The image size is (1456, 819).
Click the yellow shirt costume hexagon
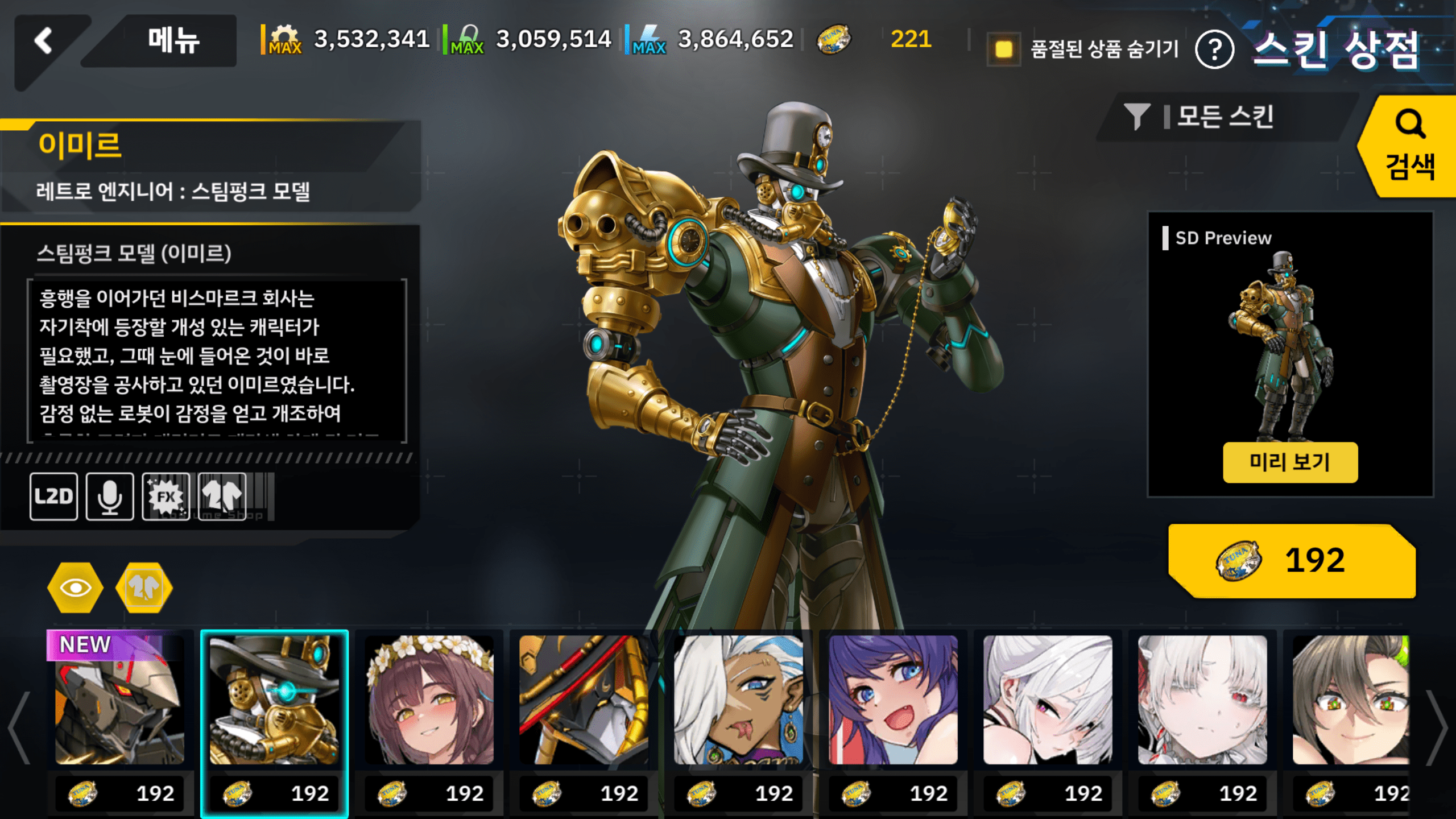144,588
